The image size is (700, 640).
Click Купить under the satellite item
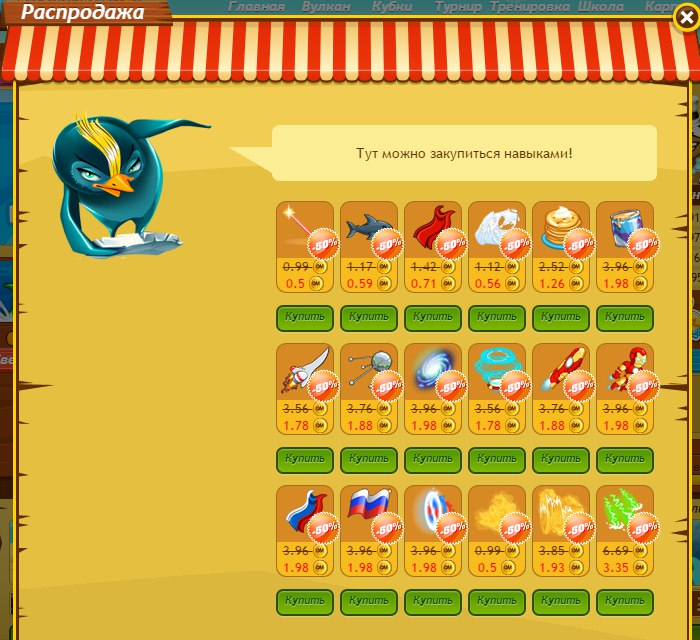click(369, 460)
